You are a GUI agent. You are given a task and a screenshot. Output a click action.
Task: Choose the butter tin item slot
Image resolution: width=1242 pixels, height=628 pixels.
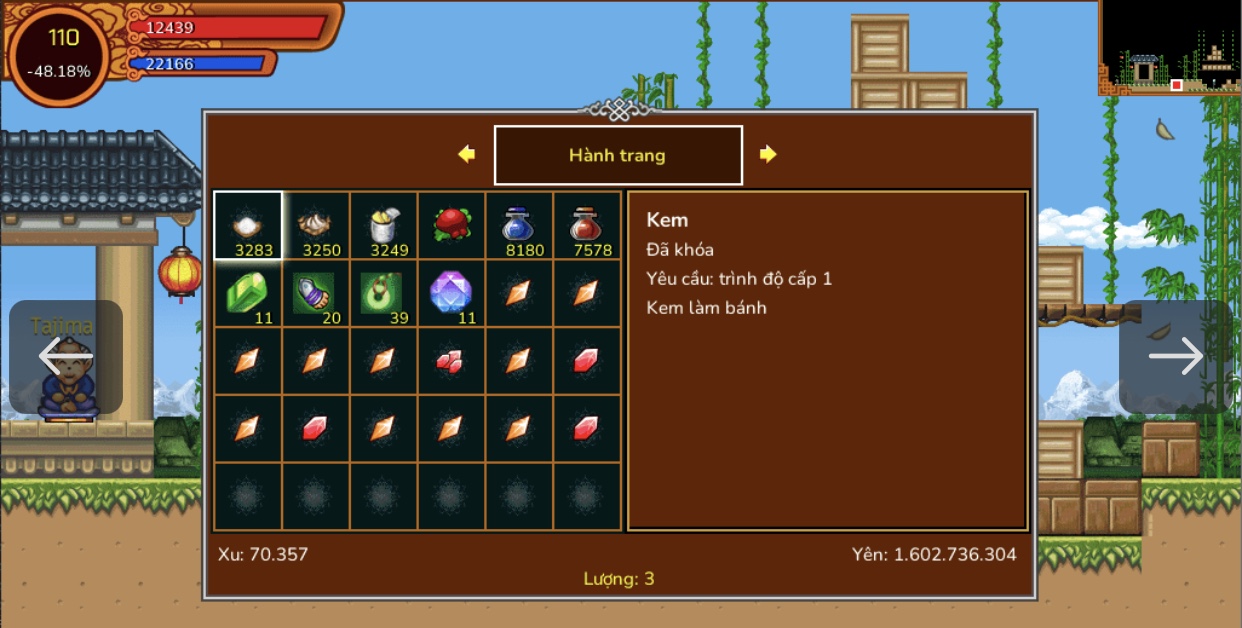[384, 226]
